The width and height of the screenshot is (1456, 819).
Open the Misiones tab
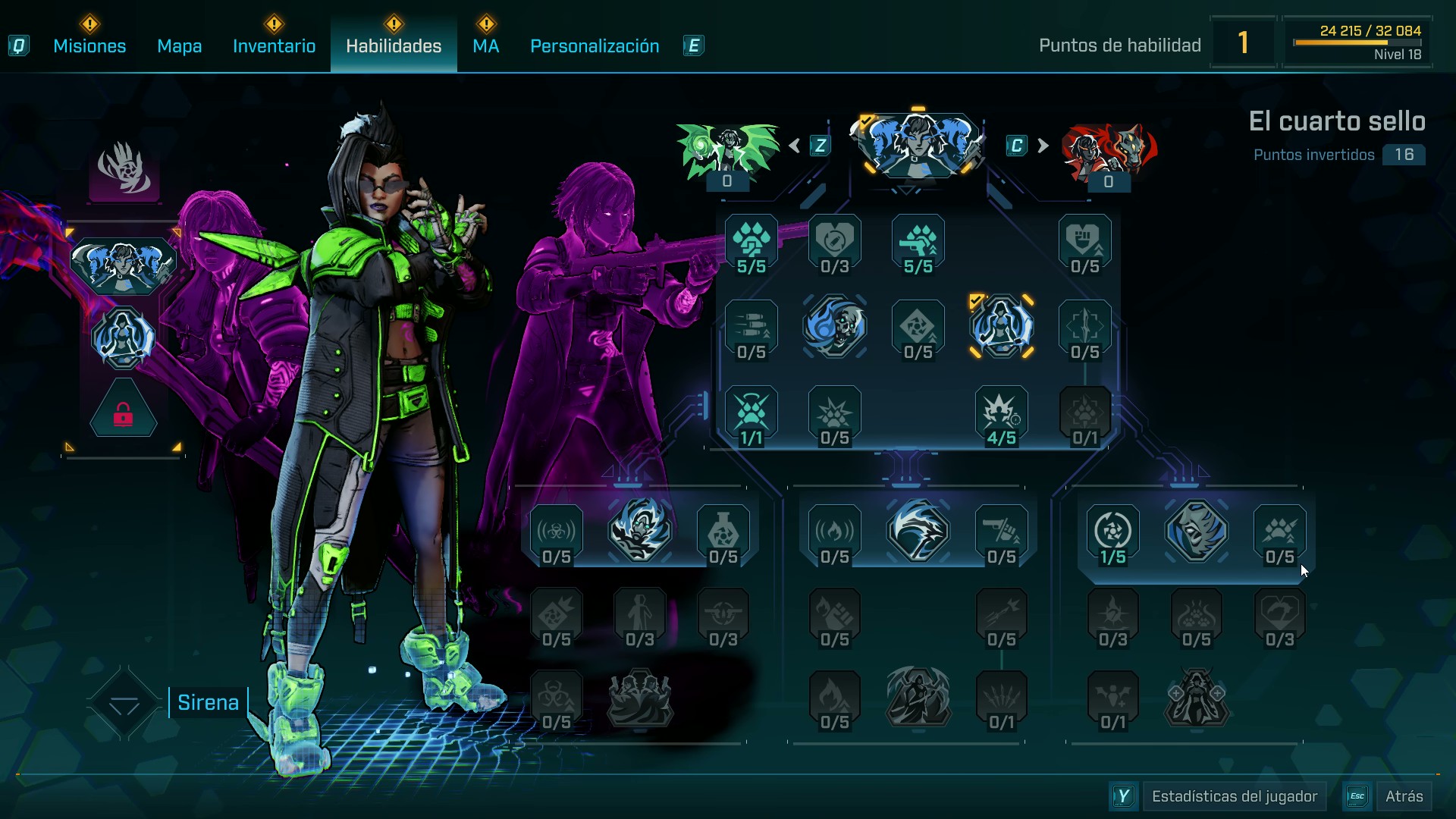click(89, 46)
